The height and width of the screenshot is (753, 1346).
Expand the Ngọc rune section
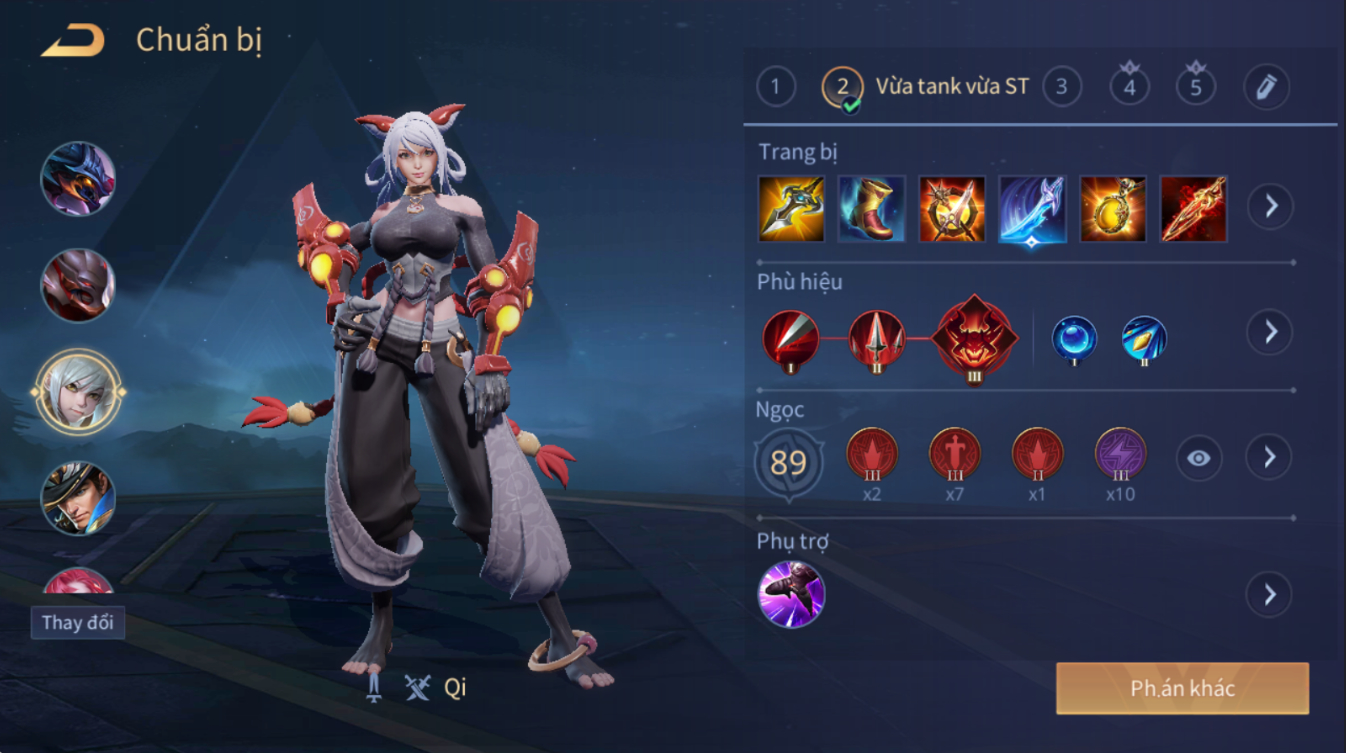(x=1270, y=458)
